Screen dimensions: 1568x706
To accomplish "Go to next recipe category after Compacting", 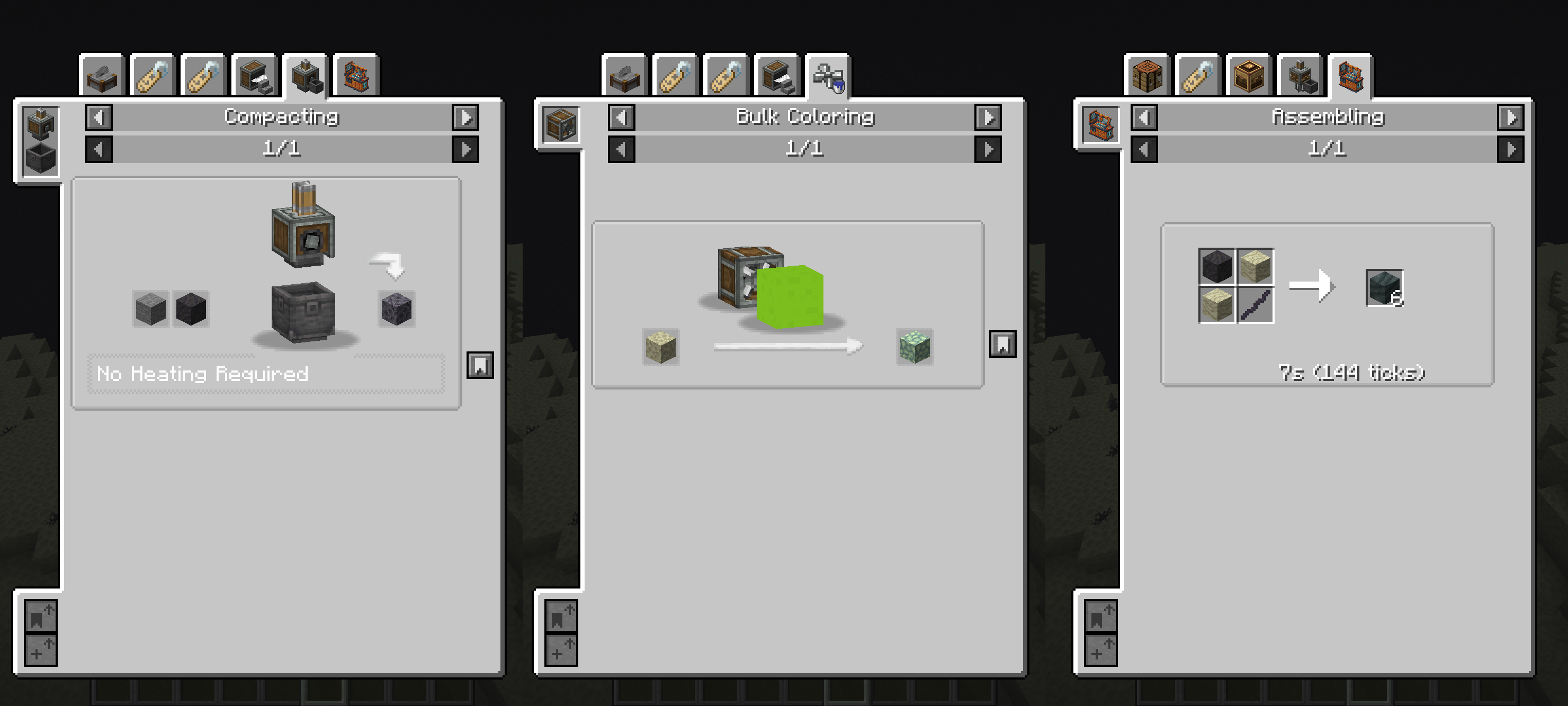I will click(x=465, y=117).
